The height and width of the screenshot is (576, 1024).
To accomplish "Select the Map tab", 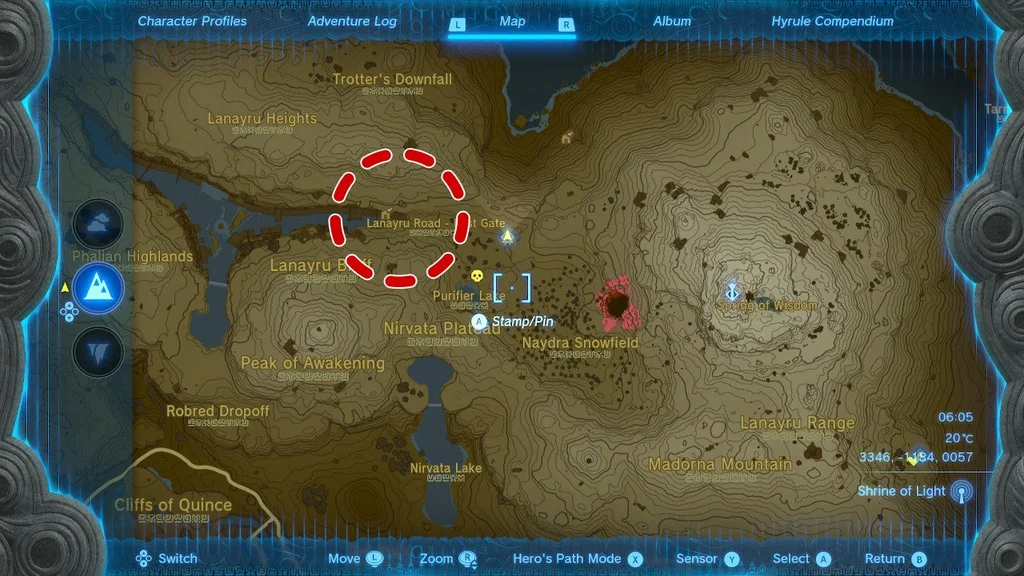I will pyautogui.click(x=512, y=21).
